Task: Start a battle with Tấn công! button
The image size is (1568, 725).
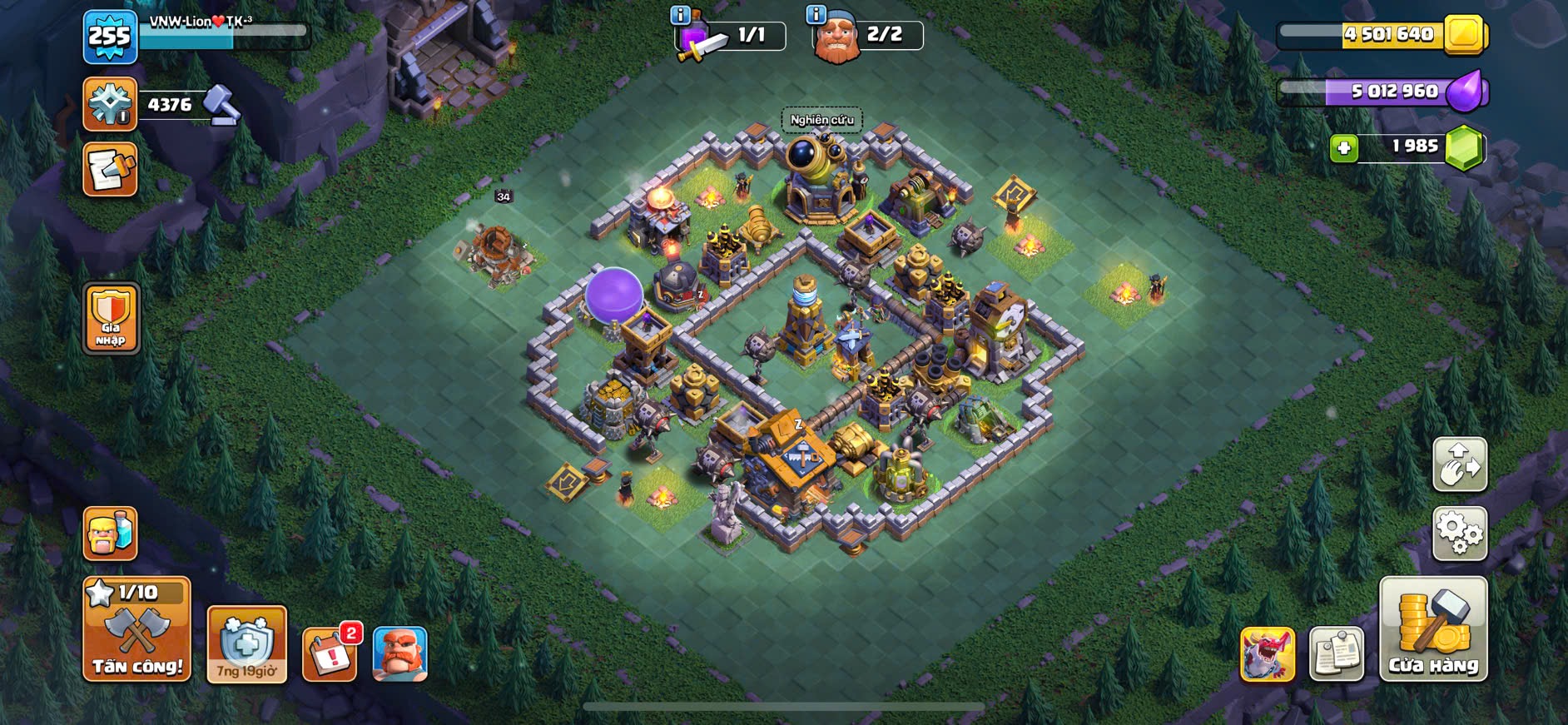Action: pyautogui.click(x=137, y=630)
